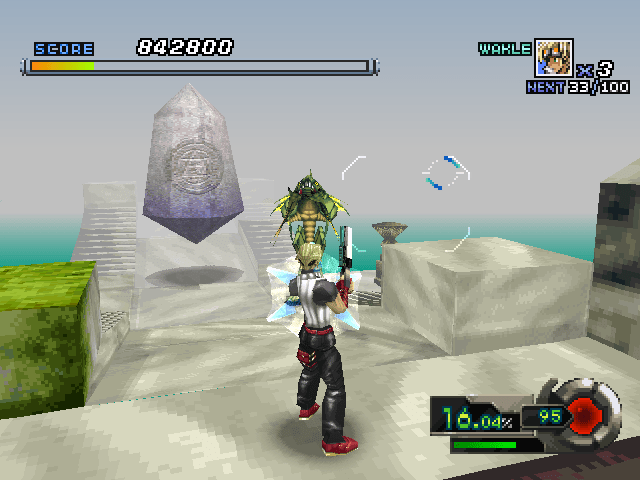This screenshot has width=640, height=480.
Task: Select the red circular weapon gauge icon
Action: pyautogui.click(x=583, y=413)
